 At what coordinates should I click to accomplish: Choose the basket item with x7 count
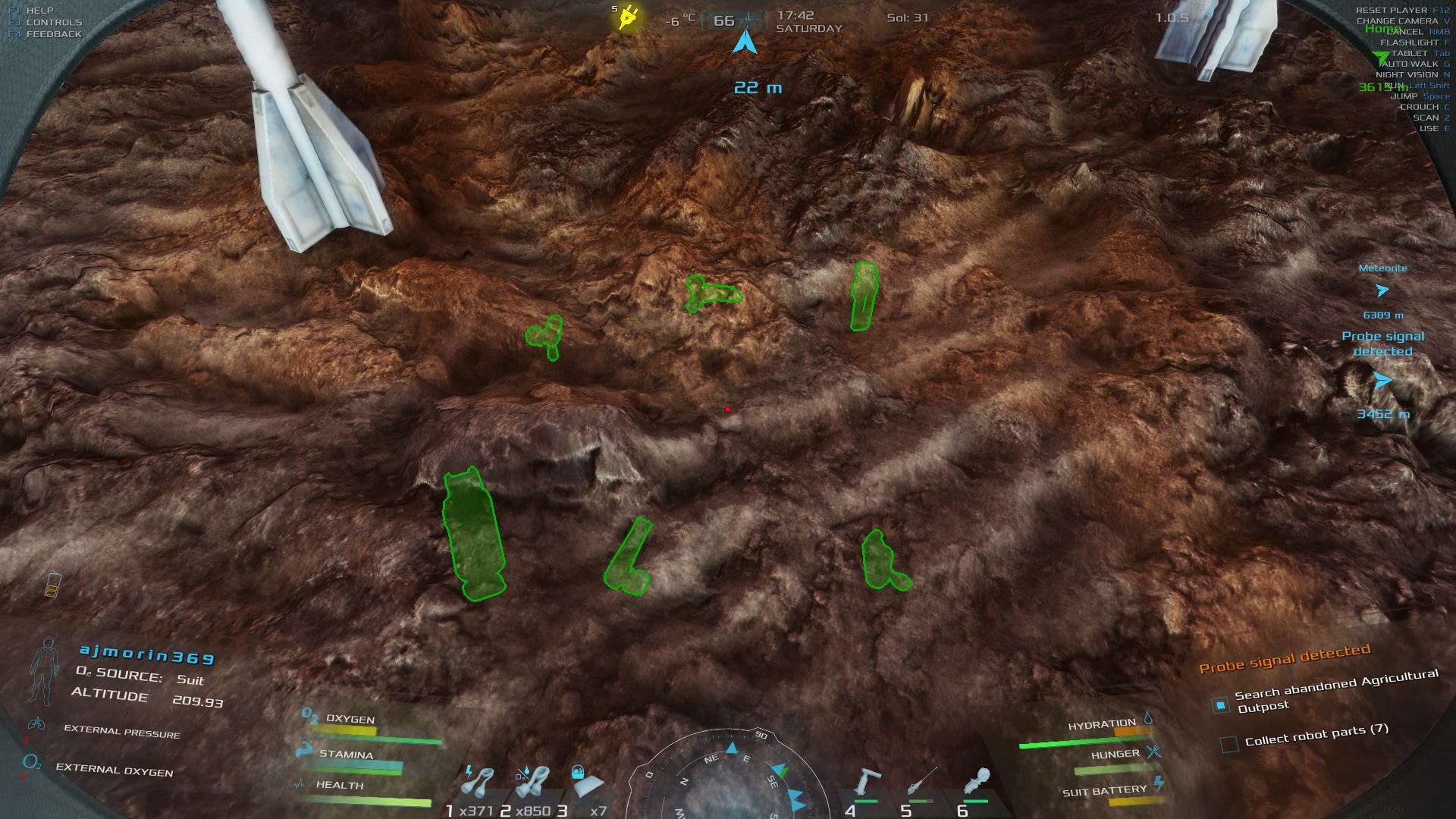(x=585, y=783)
